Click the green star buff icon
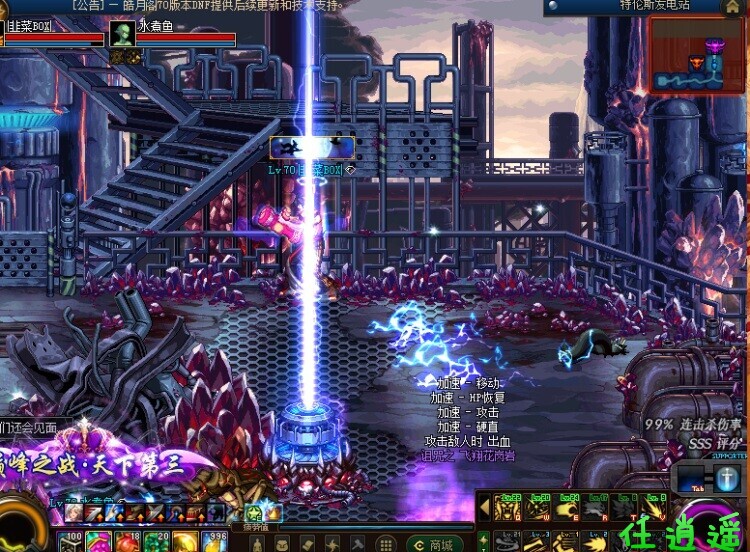This screenshot has width=750, height=552. 254,513
